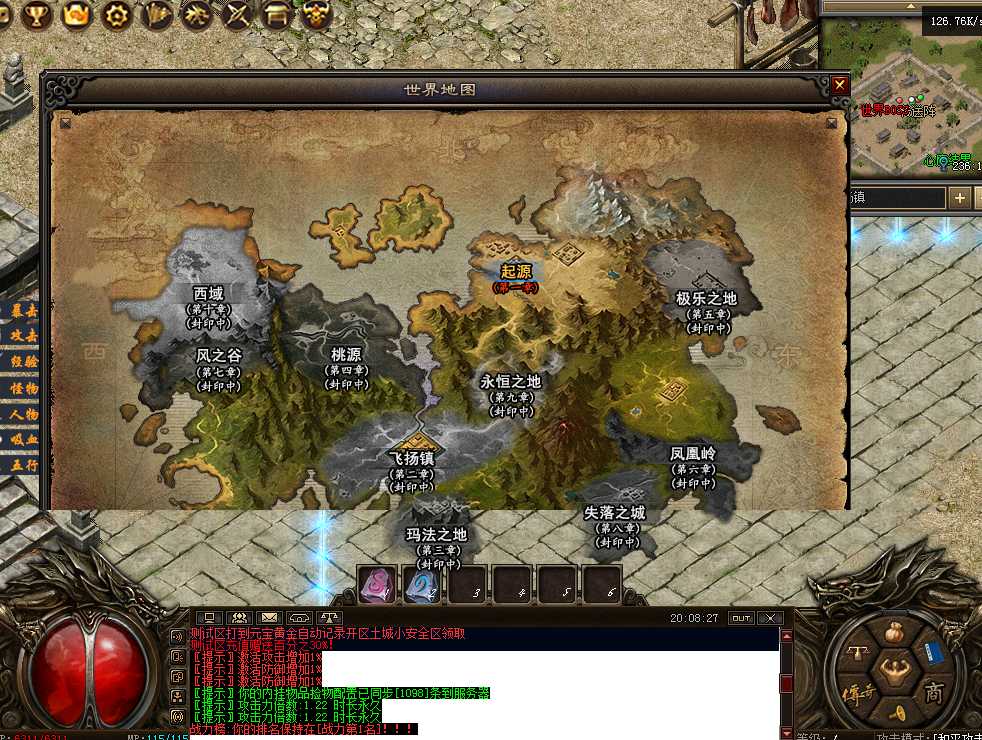982x740 pixels.
Task: Open the trophy icon in the top bar
Action: pos(37,14)
